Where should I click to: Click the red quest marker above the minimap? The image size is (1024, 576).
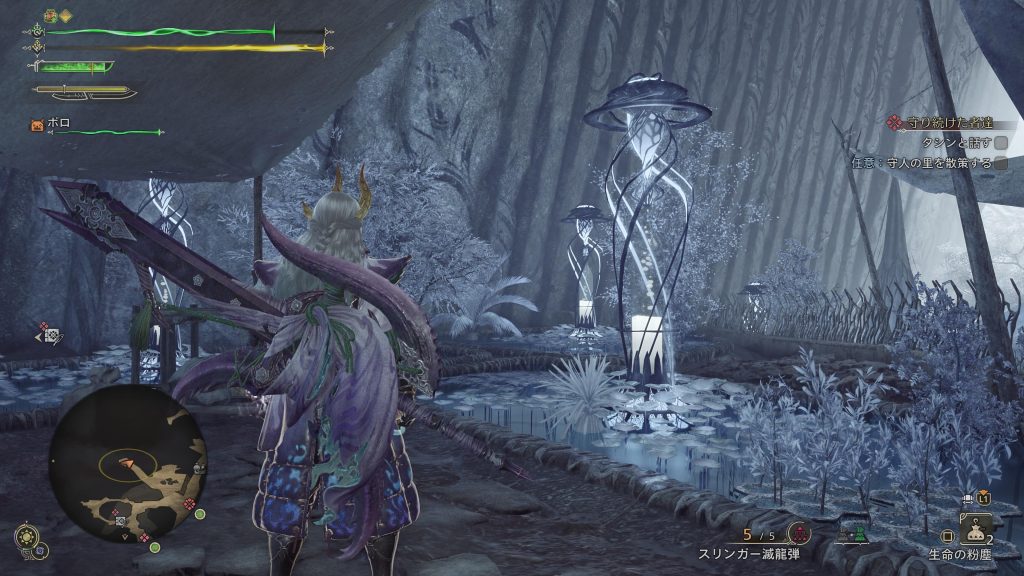point(45,326)
